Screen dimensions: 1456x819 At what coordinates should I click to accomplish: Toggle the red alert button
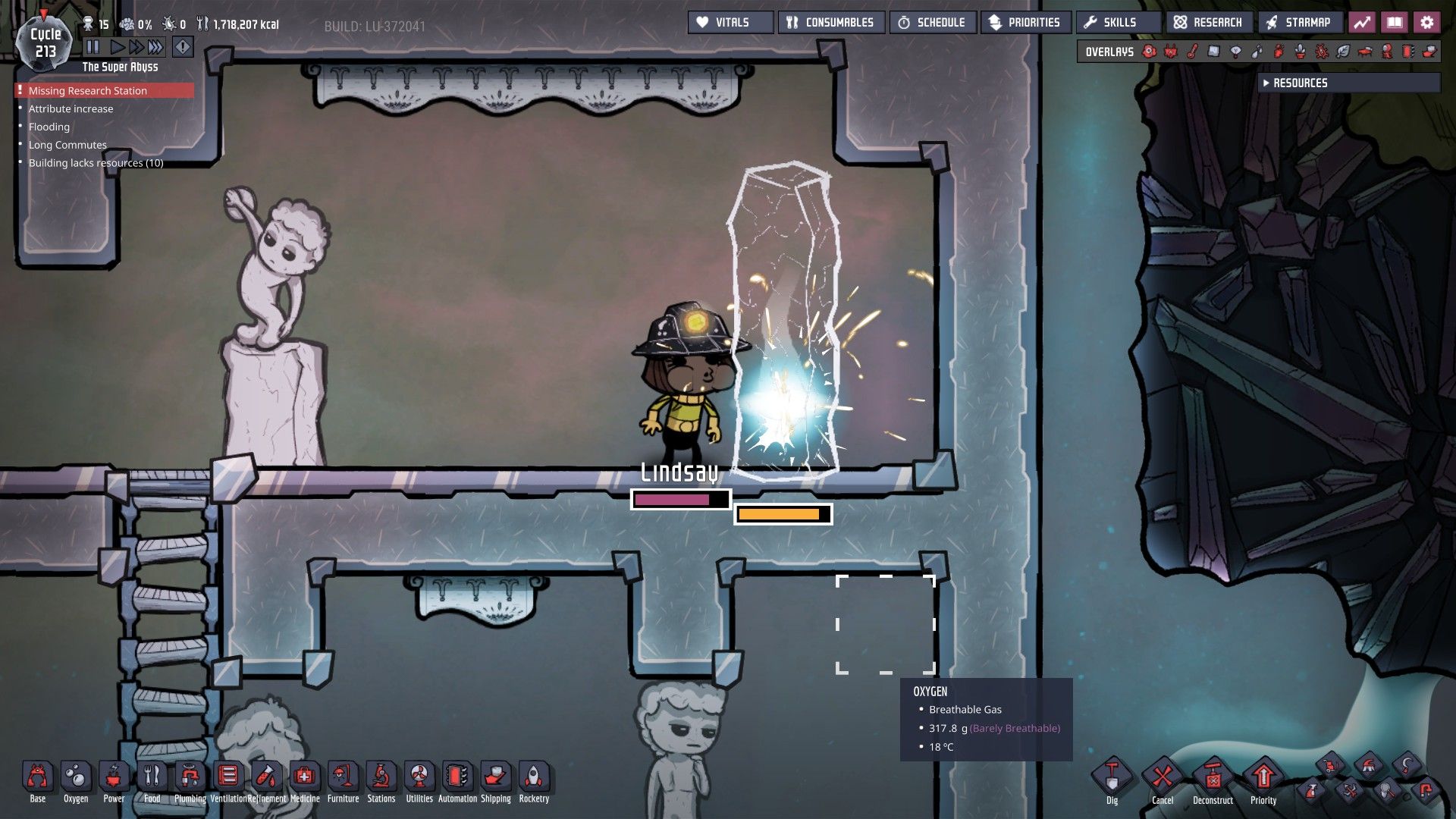pos(183,47)
